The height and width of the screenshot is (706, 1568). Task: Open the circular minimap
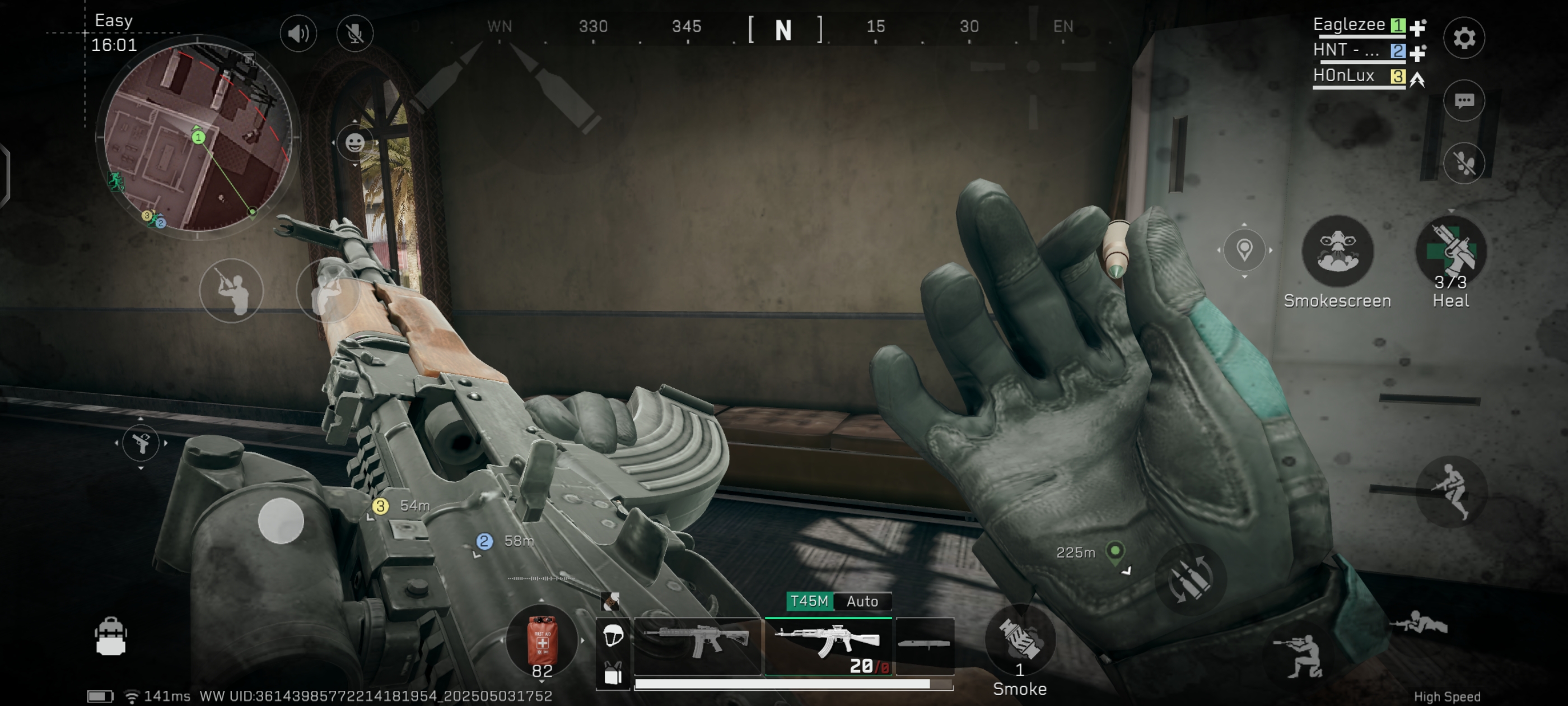(198, 137)
